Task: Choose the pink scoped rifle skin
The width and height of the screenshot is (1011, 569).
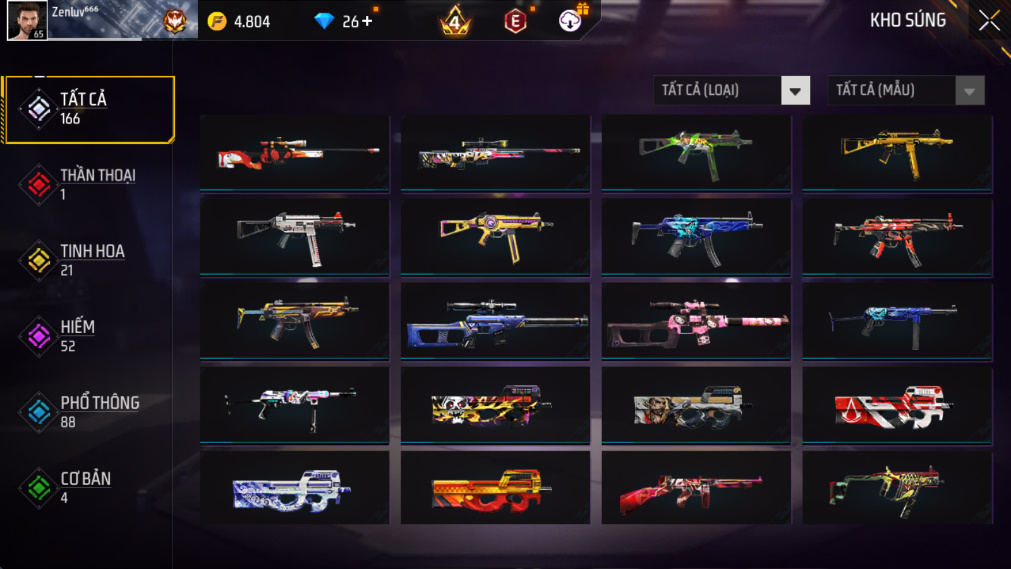Action: (x=696, y=321)
